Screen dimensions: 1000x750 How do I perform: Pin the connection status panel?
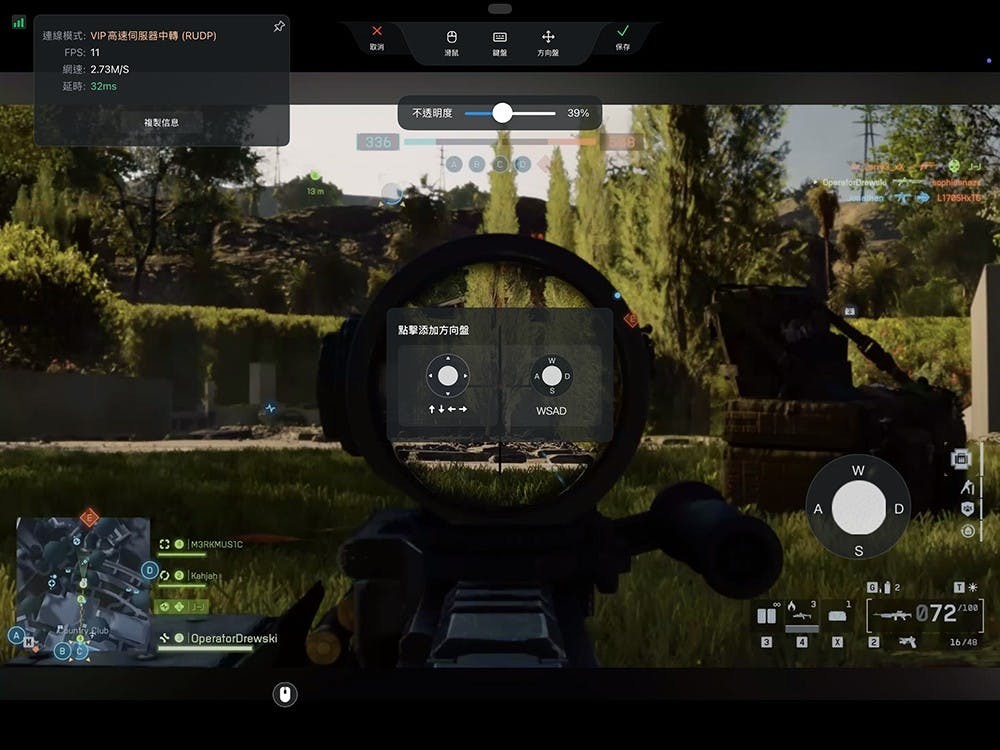[279, 27]
